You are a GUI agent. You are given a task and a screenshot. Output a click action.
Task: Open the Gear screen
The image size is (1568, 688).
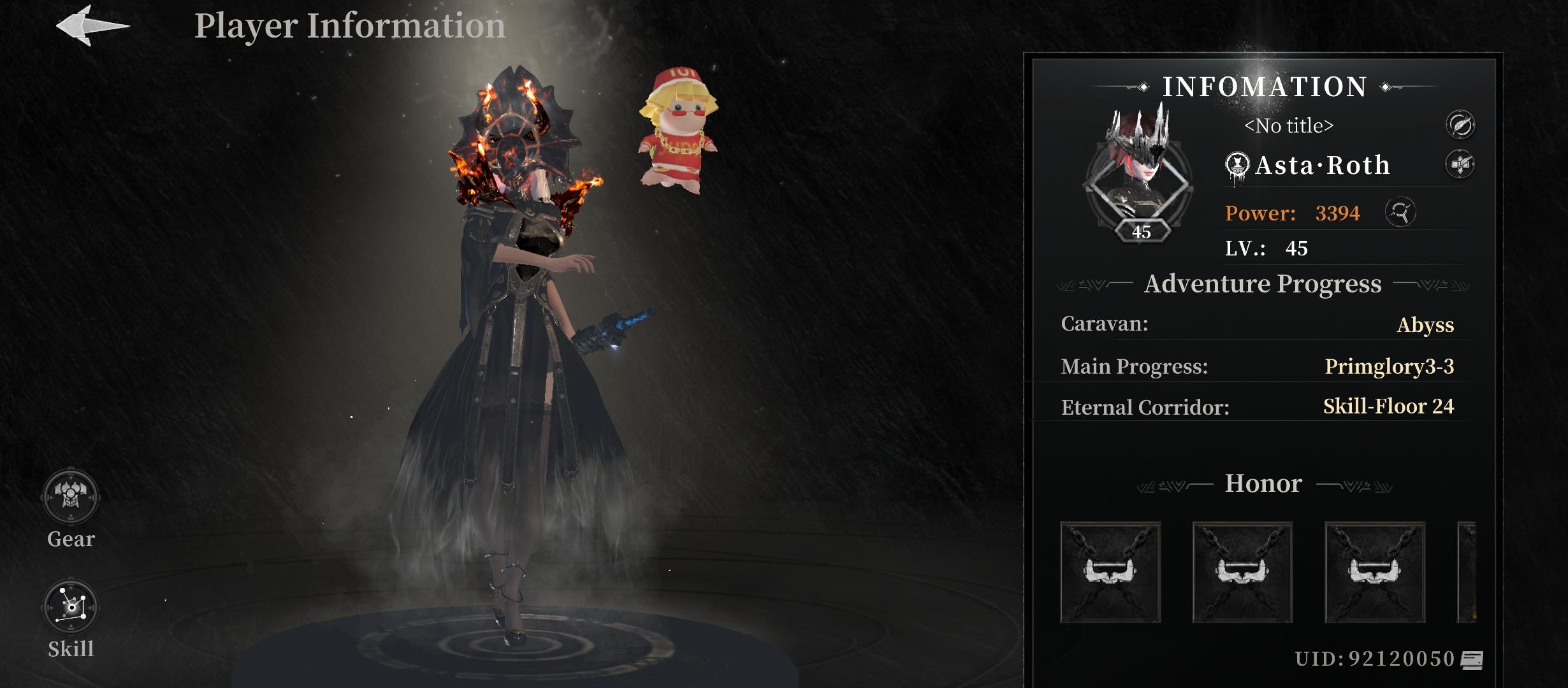click(70, 498)
